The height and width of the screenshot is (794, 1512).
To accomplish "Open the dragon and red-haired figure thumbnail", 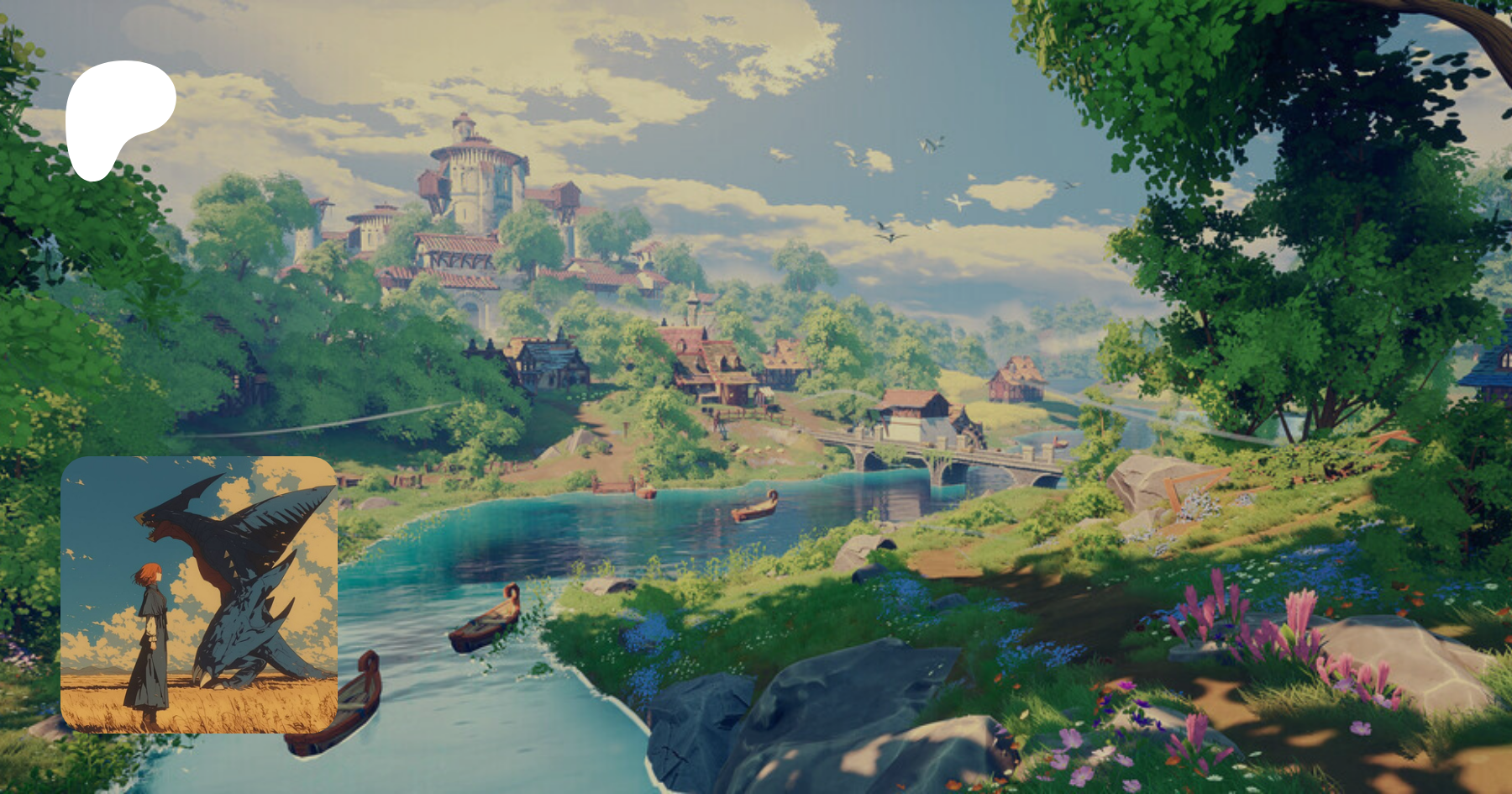I will 199,594.
